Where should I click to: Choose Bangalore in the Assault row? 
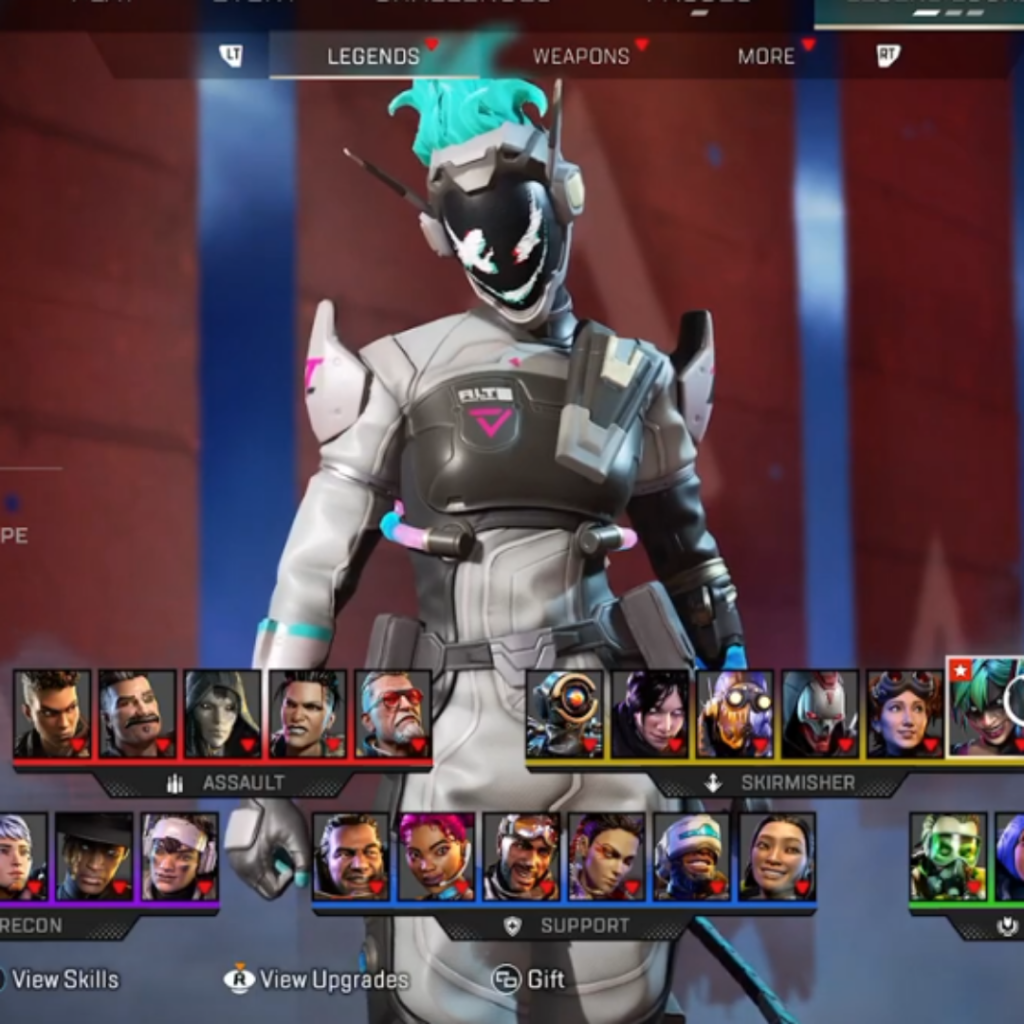click(52, 713)
